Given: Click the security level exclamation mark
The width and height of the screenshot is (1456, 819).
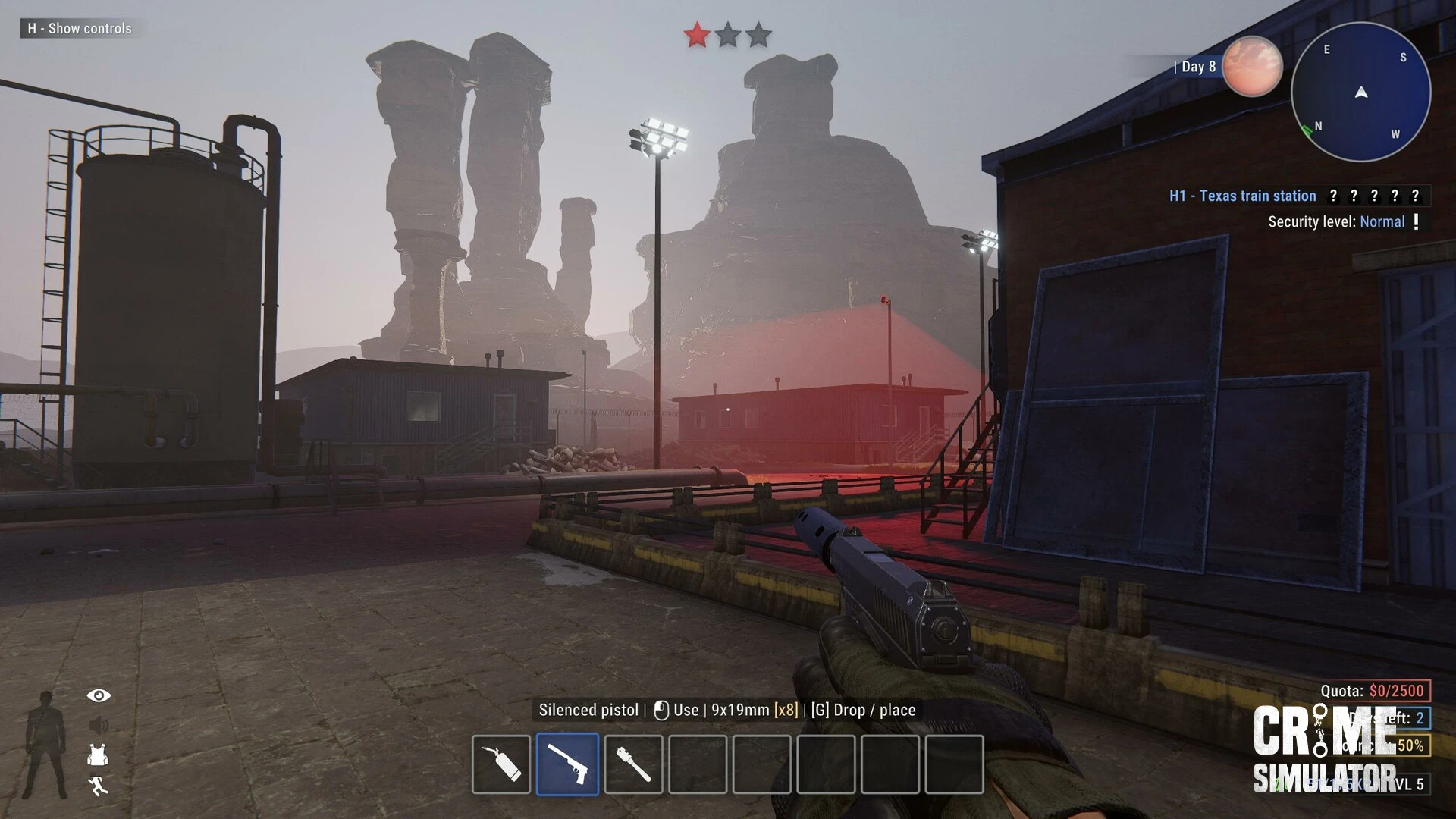Looking at the screenshot, I should pyautogui.click(x=1416, y=221).
